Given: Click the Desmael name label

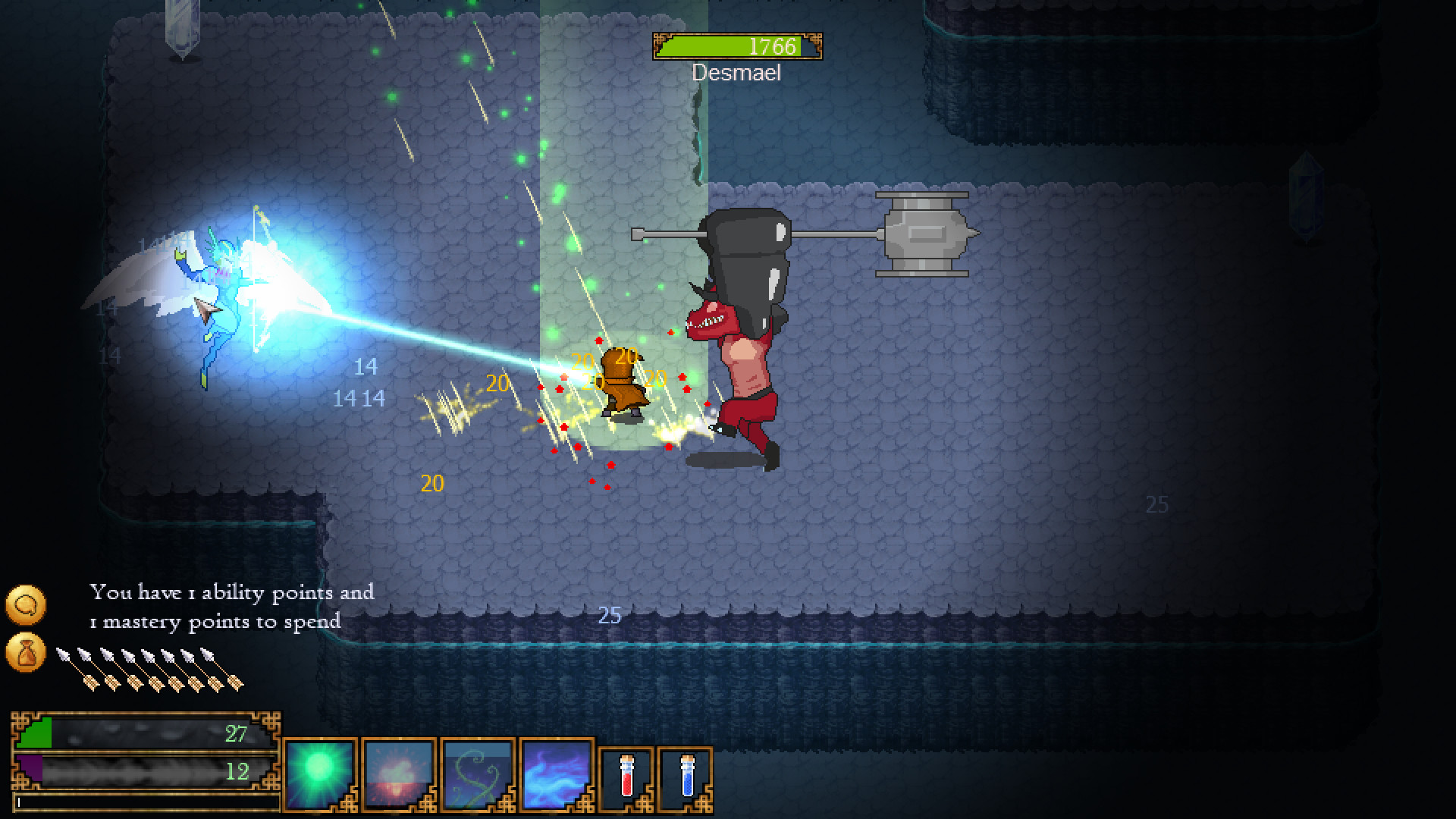Looking at the screenshot, I should [x=736, y=73].
